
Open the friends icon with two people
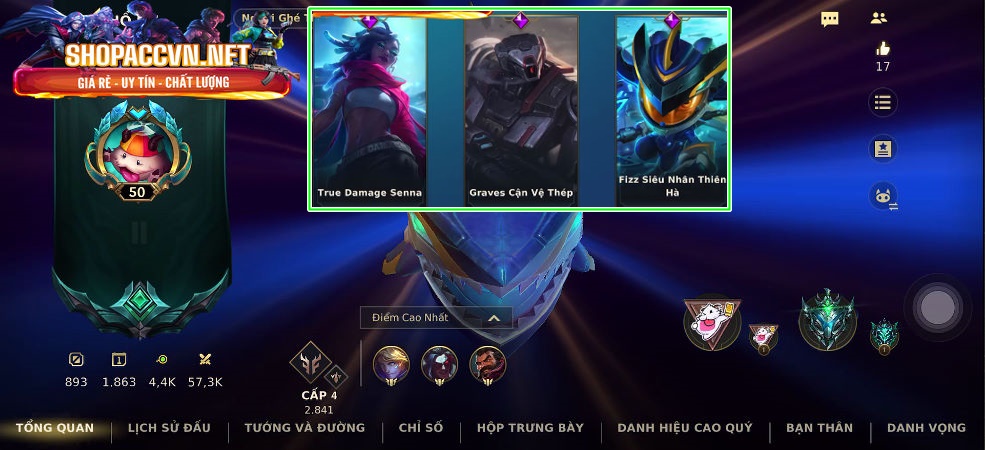tap(879, 18)
